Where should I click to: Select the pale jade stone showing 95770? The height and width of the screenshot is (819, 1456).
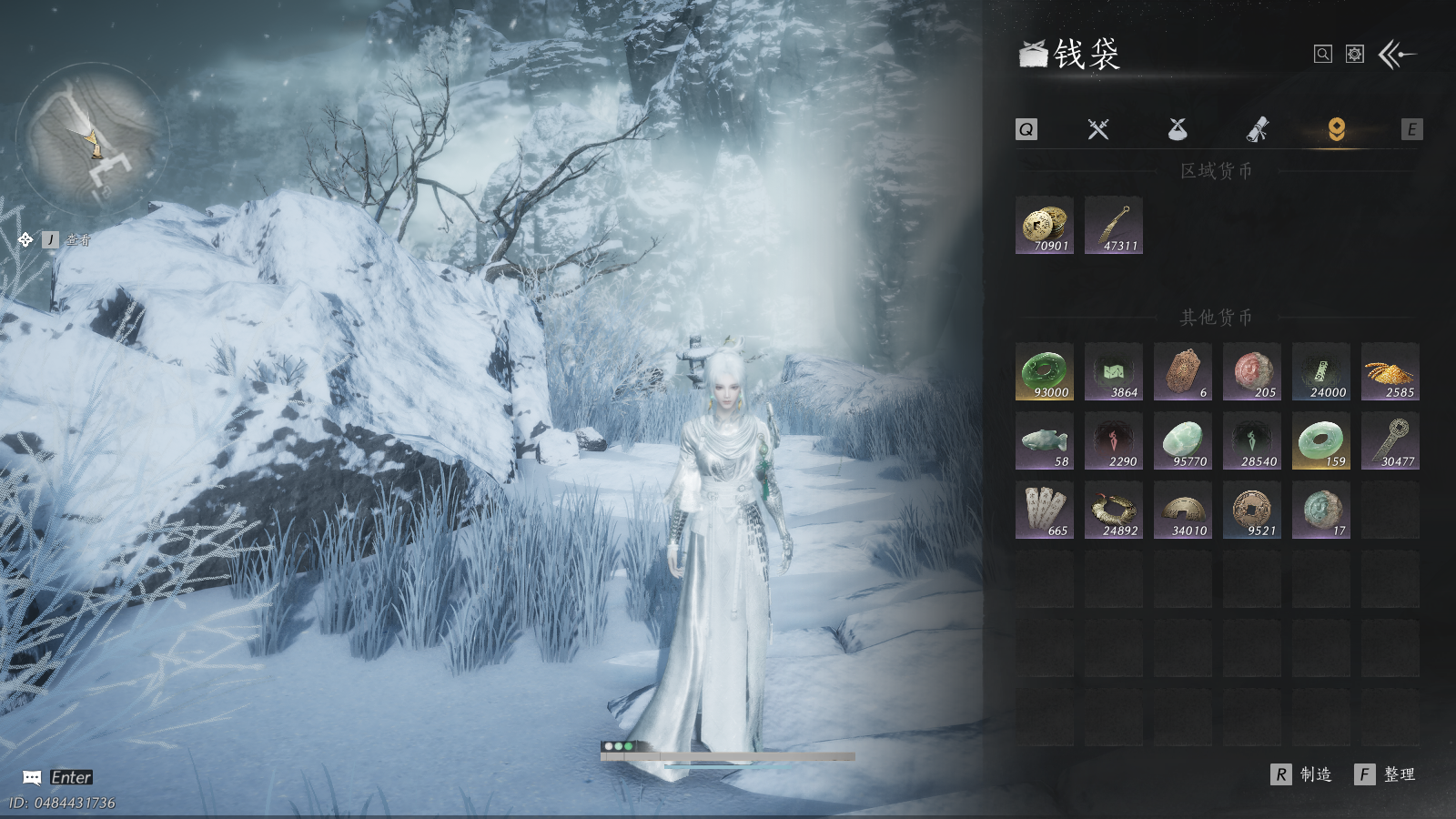click(1183, 440)
